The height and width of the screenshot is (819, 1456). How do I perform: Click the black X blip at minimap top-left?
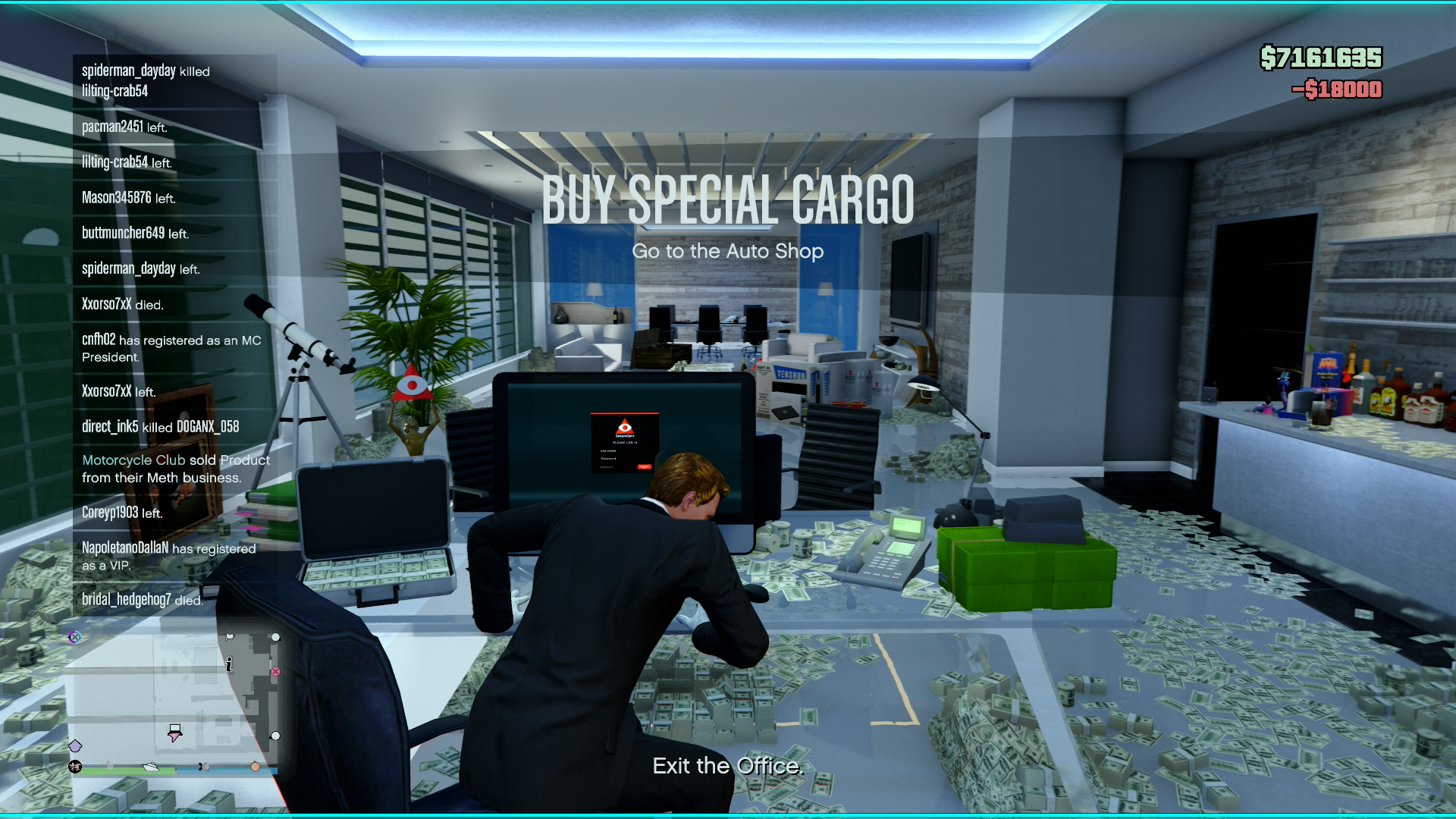[74, 638]
